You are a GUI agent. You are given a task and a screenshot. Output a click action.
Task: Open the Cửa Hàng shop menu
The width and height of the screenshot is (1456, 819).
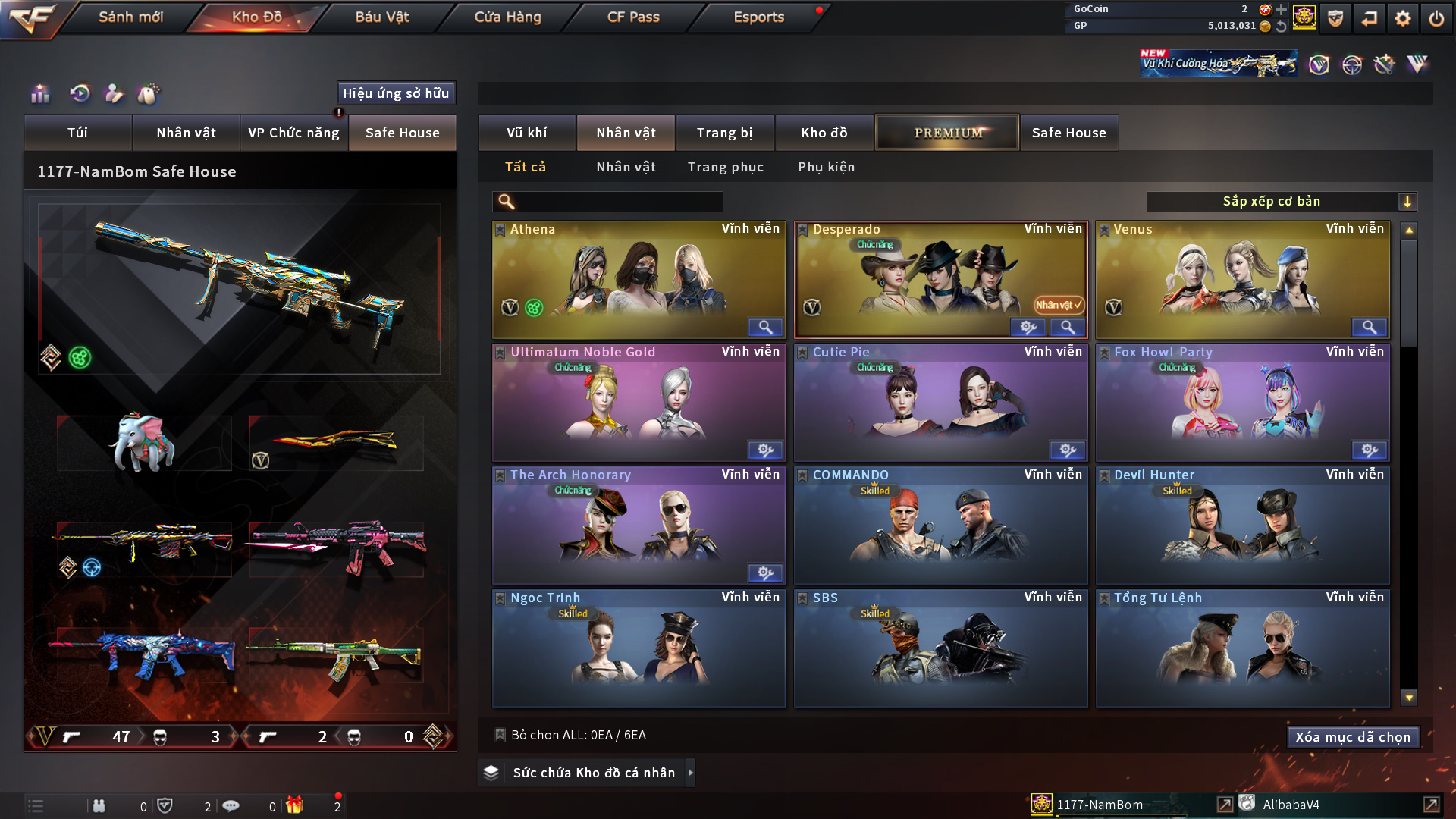507,17
